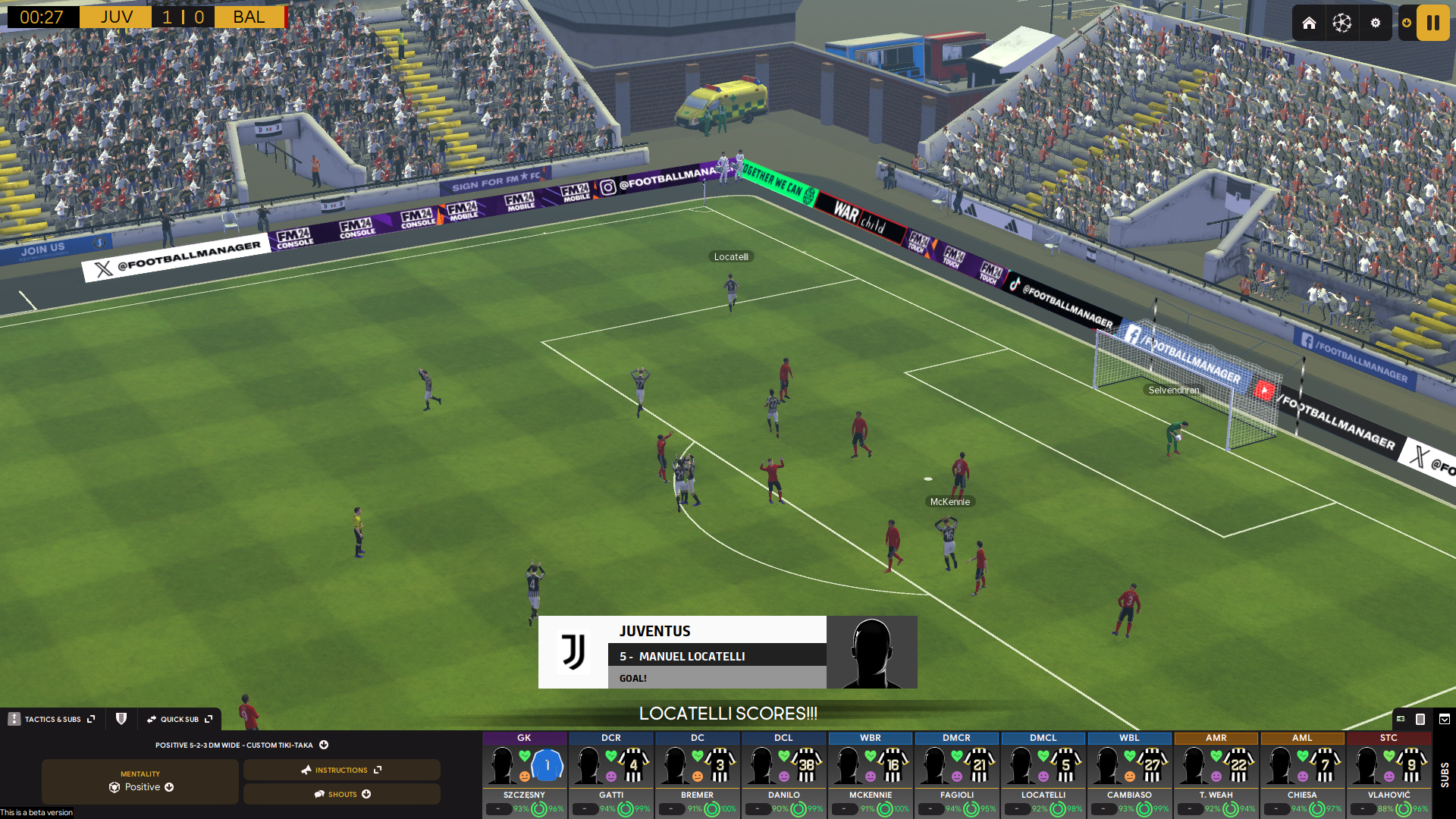
Task: Click the shield icon tab
Action: point(121,719)
